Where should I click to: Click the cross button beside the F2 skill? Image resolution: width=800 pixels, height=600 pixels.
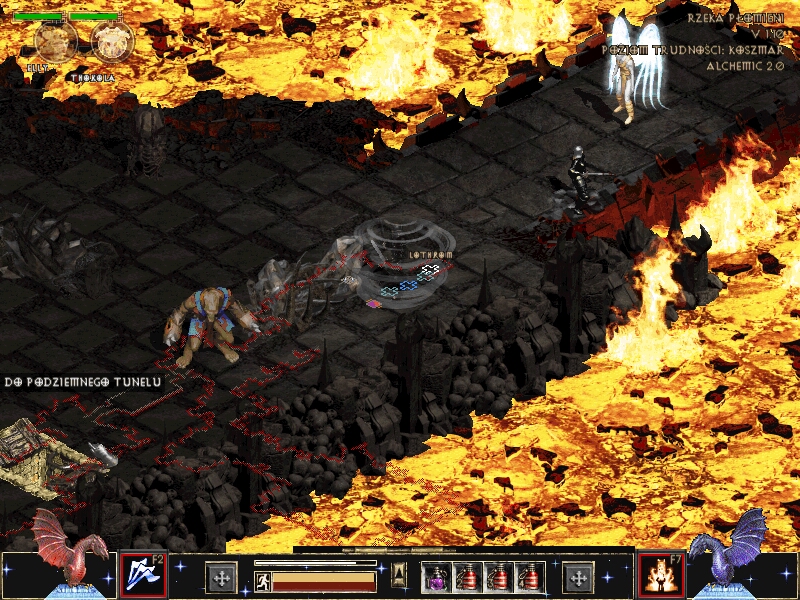click(221, 577)
